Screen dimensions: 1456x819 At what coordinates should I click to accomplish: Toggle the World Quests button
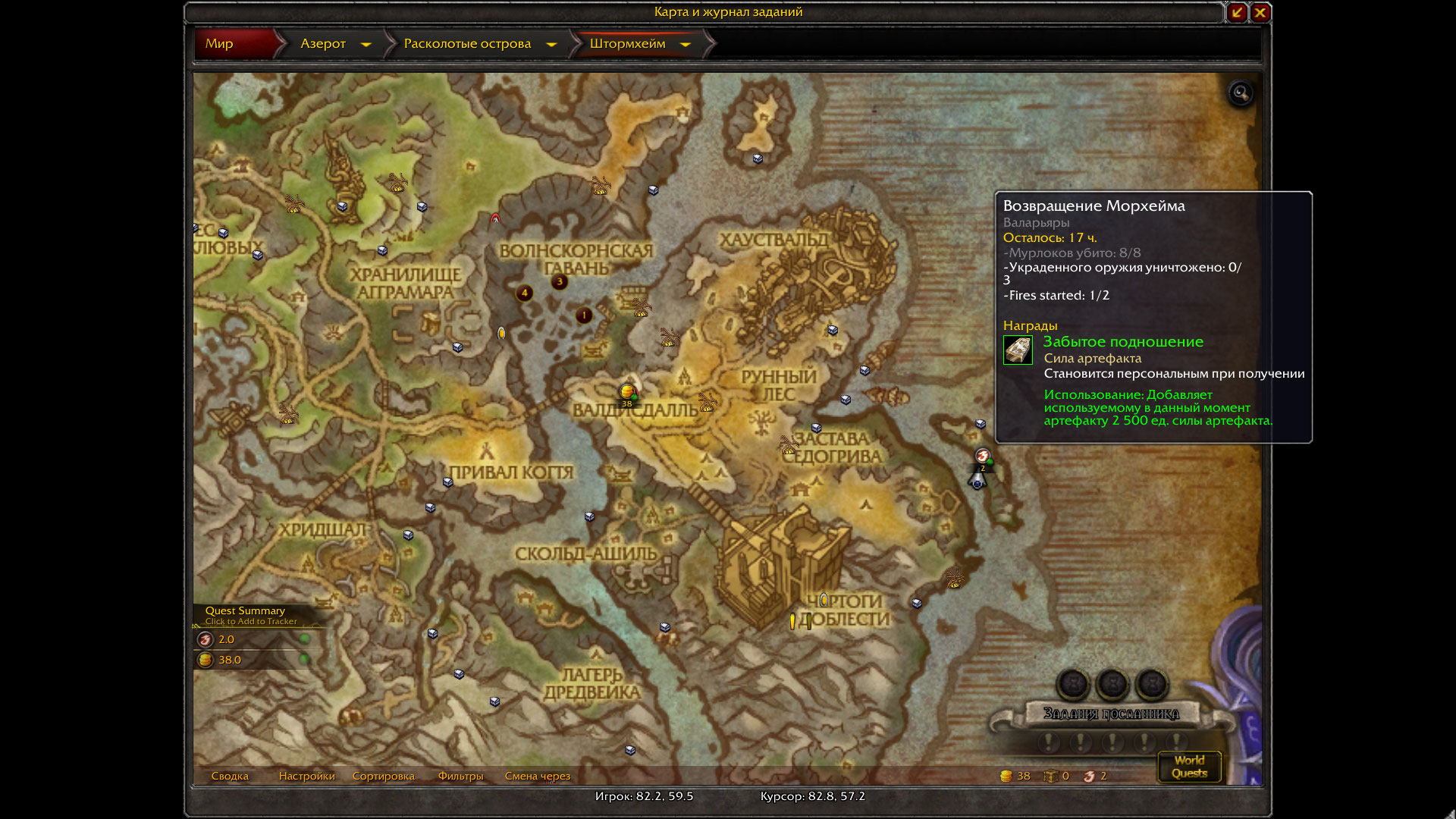(1189, 767)
